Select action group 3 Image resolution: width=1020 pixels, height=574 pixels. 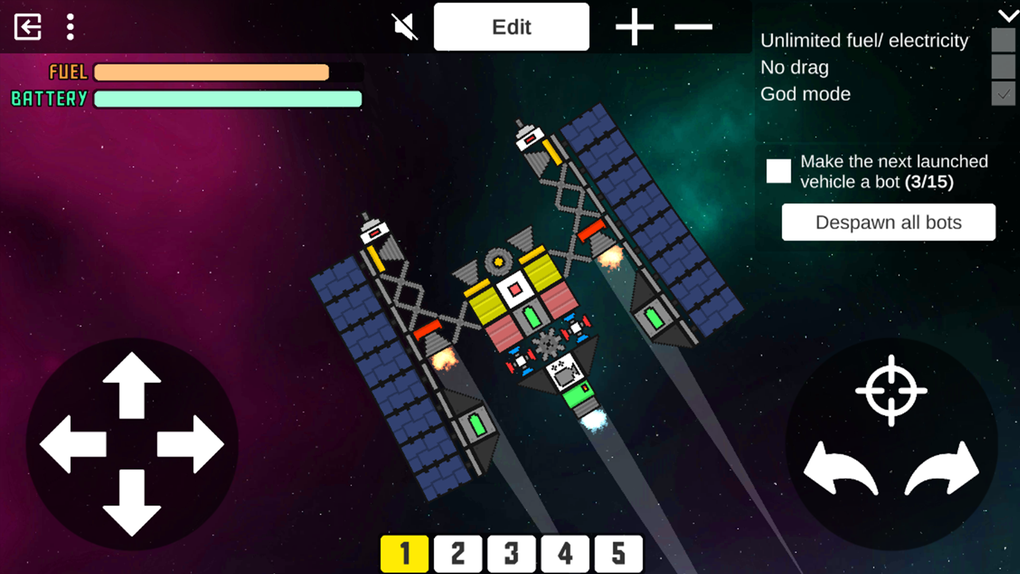pos(511,554)
